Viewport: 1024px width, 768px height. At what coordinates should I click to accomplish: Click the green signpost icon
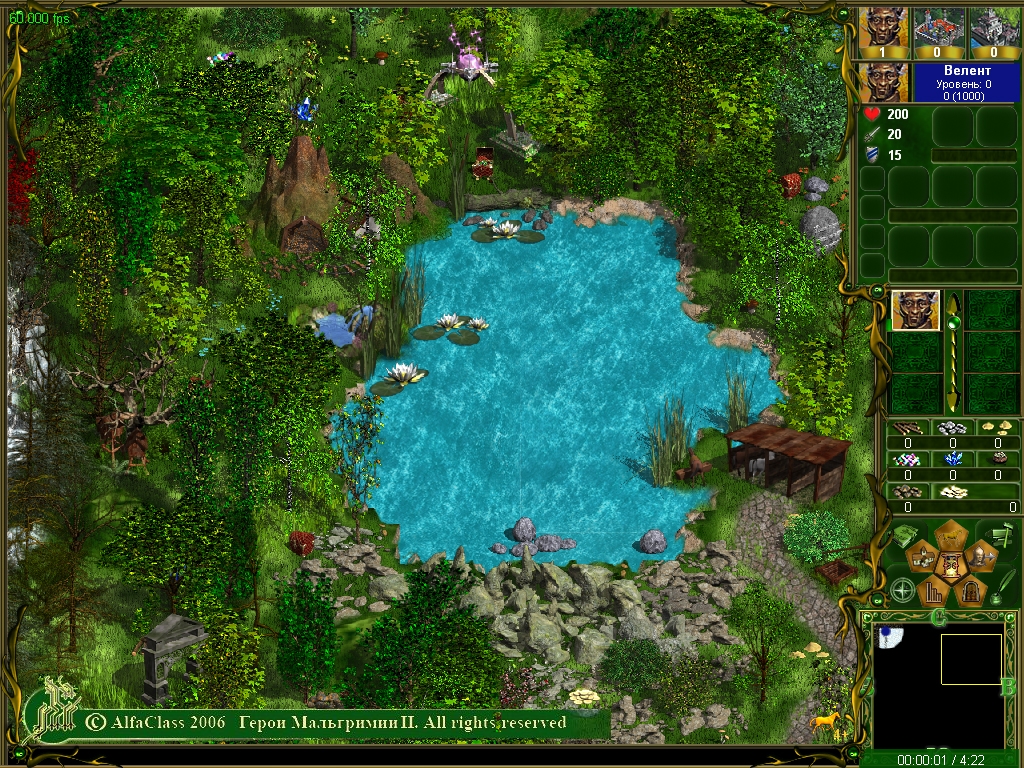point(1000,535)
